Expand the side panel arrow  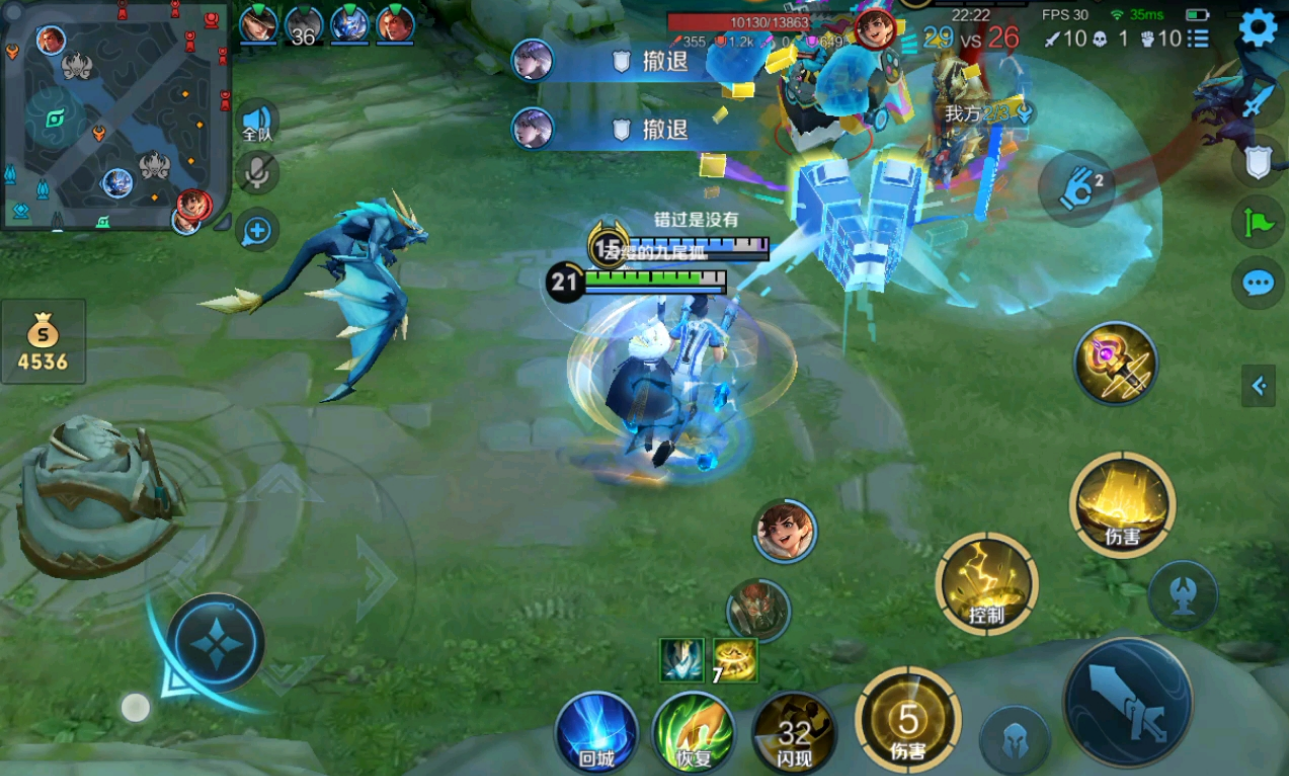point(1258,385)
